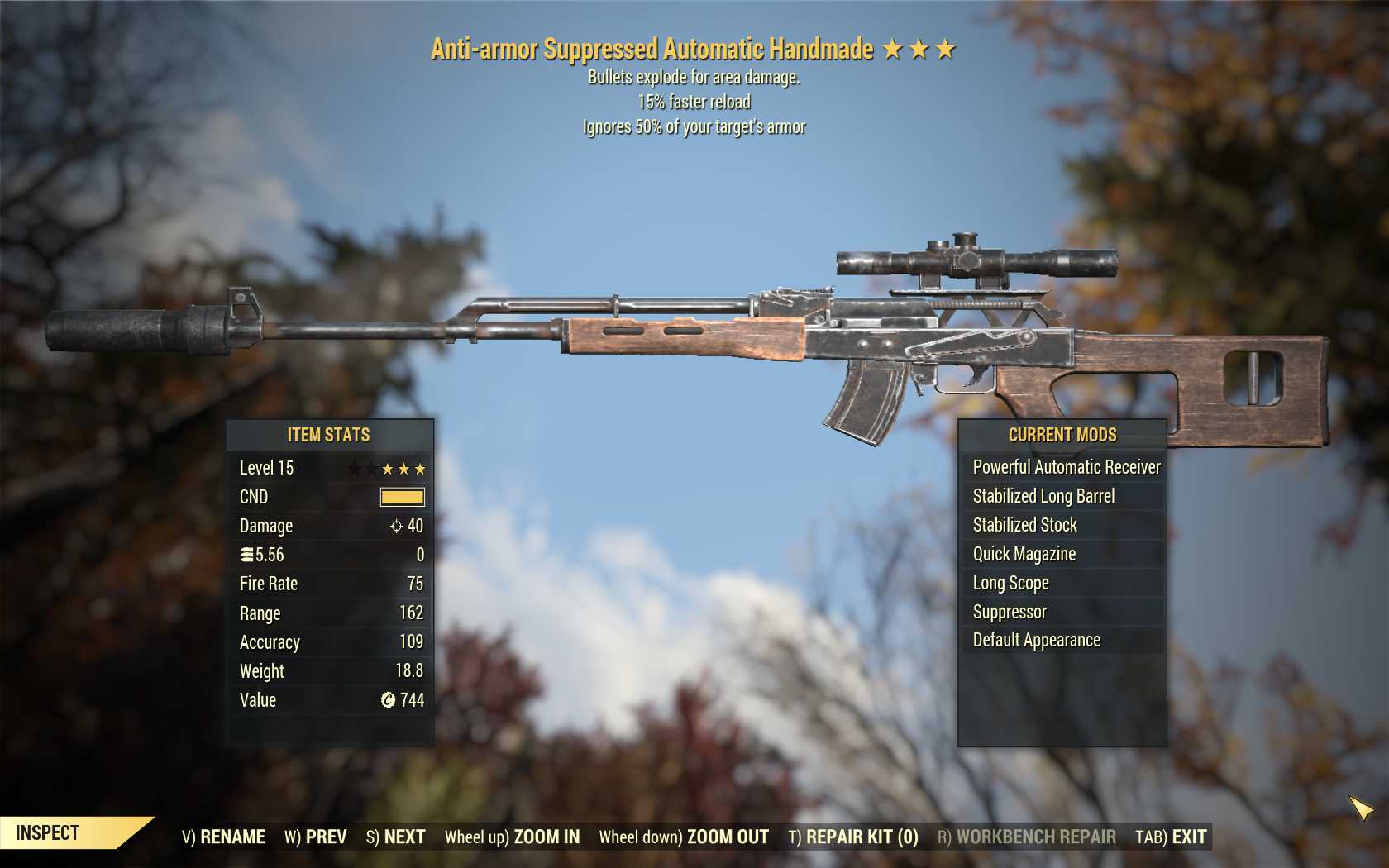Screen dimensions: 1389x868
Task: Choose ZOOM OUT from the bottom bar
Action: [684, 837]
